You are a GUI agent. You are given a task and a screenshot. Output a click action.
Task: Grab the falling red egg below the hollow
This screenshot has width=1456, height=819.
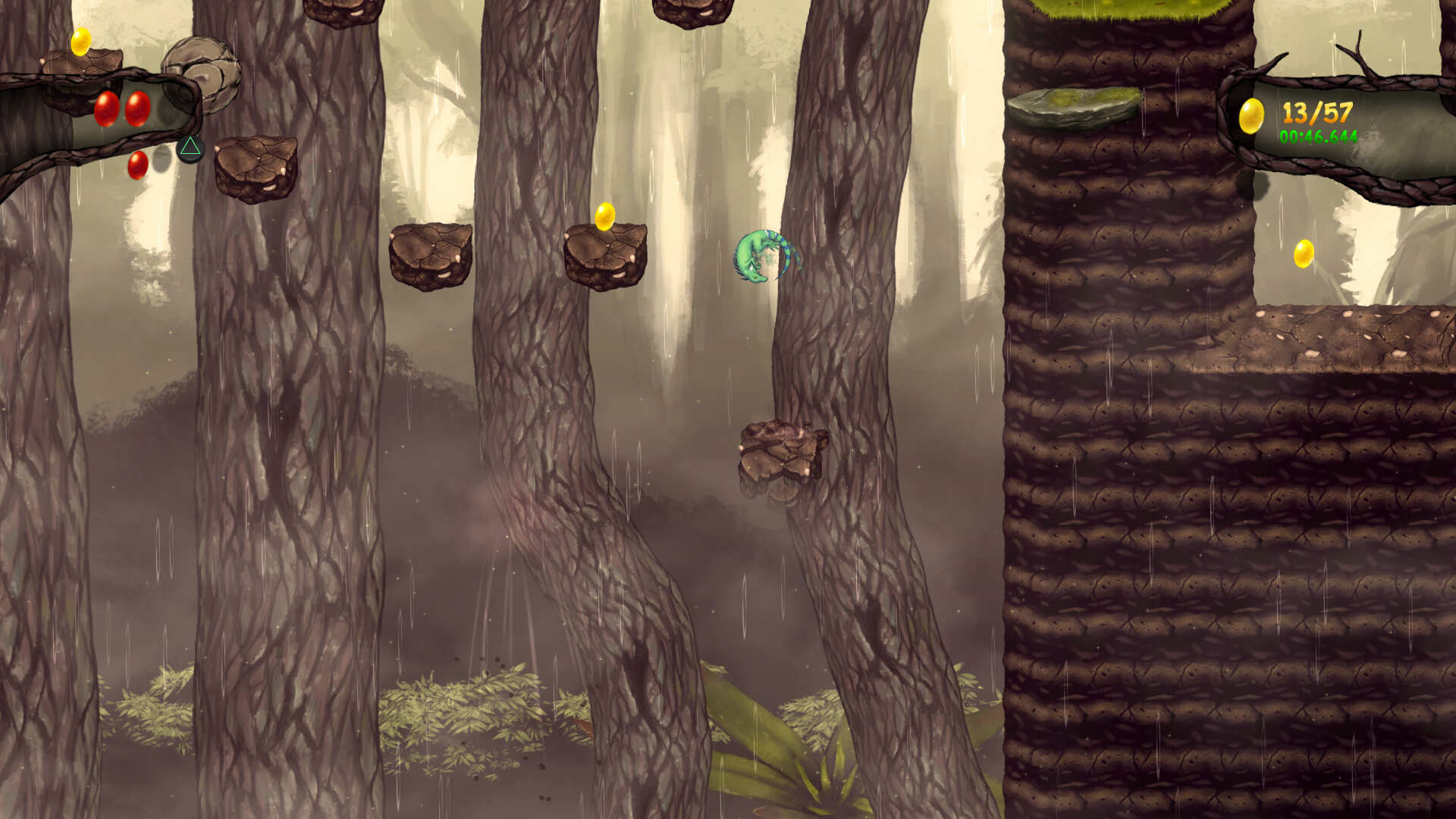[136, 165]
